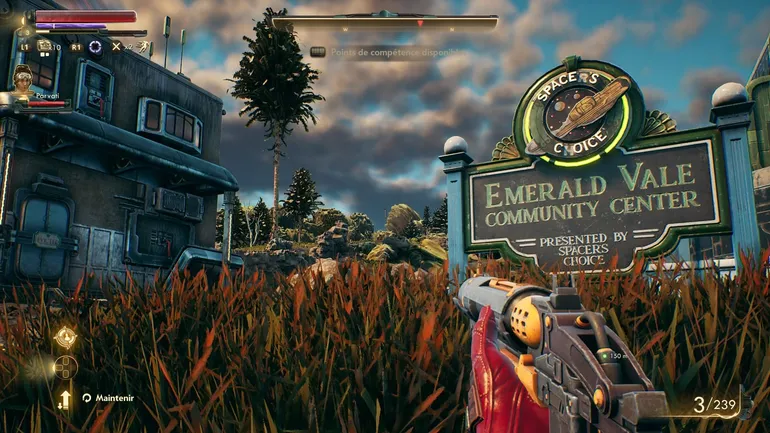Viewport: 770px width, 433px height.
Task: Click the running figure status icon
Action: [x=143, y=46]
